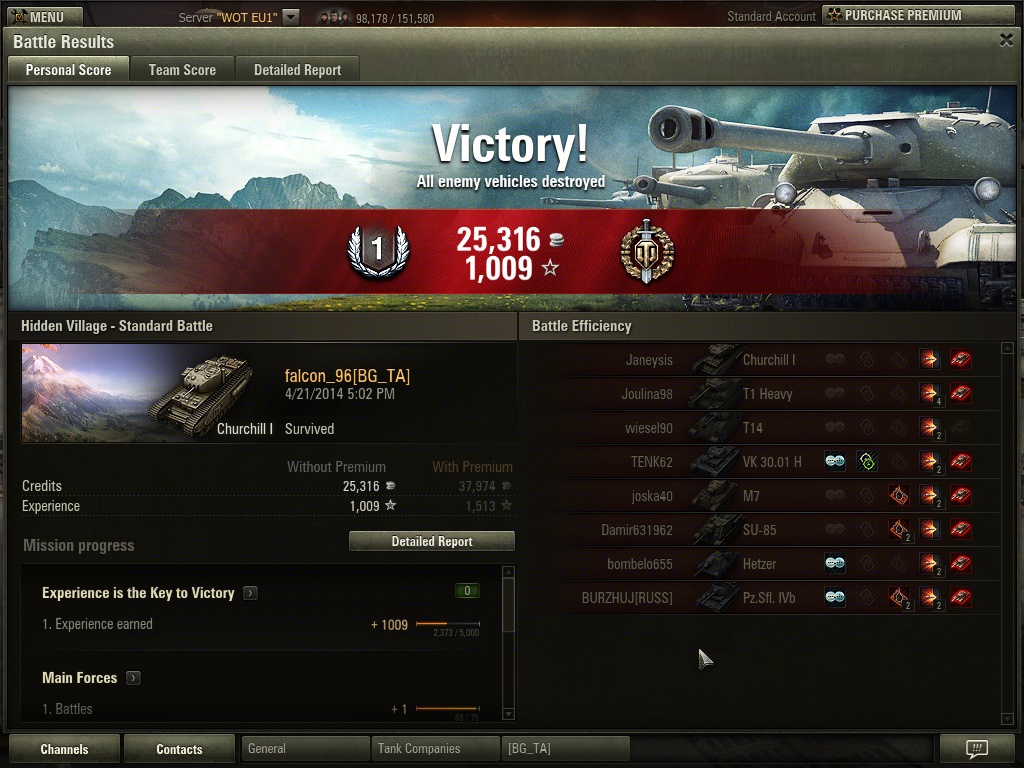Viewport: 1024px width, 768px height.
Task: Open the Channels button
Action: pyautogui.click(x=64, y=749)
